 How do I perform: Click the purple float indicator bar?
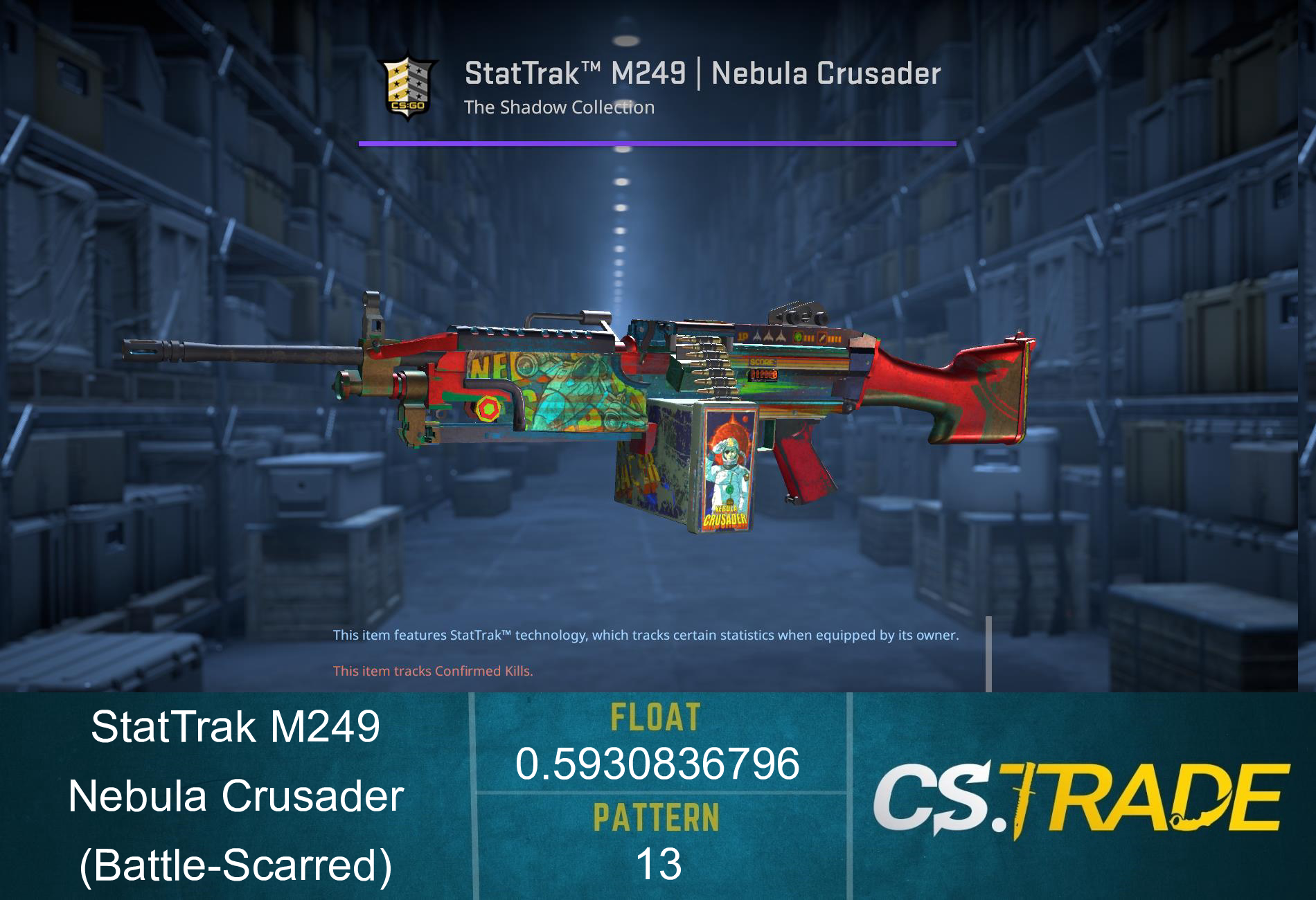pyautogui.click(x=658, y=144)
